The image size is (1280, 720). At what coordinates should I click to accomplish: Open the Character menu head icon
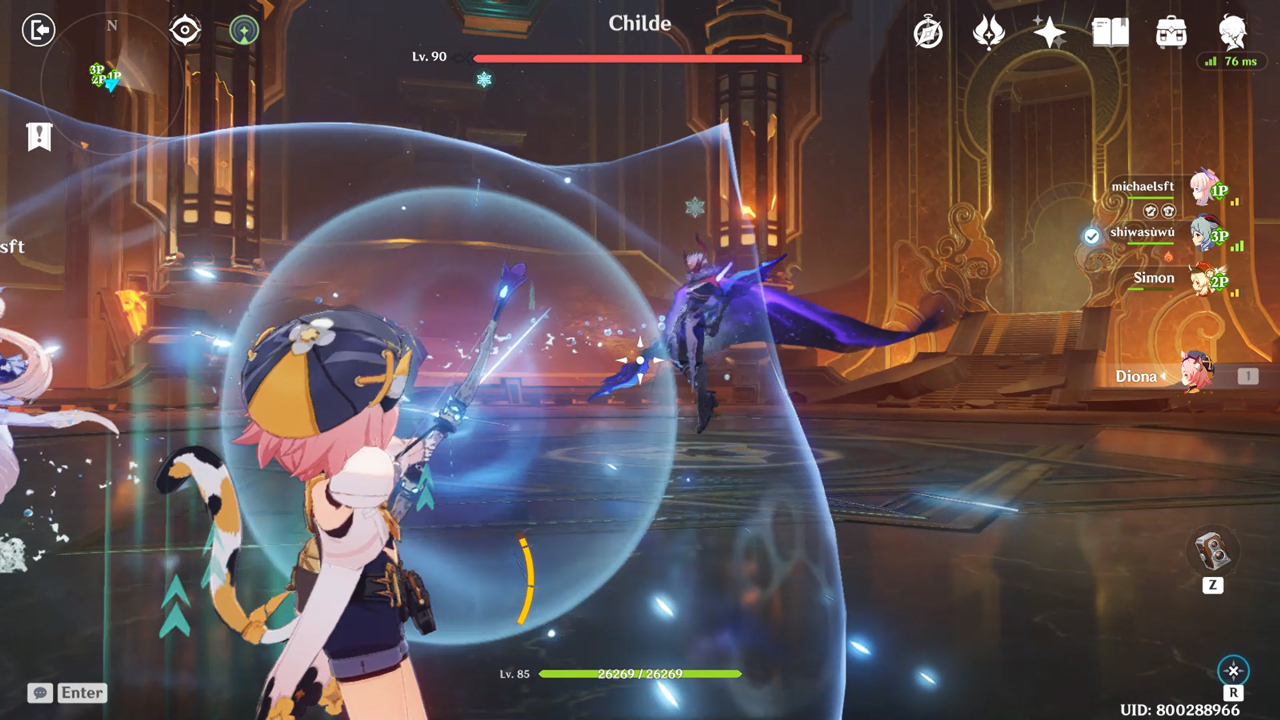click(x=1231, y=32)
